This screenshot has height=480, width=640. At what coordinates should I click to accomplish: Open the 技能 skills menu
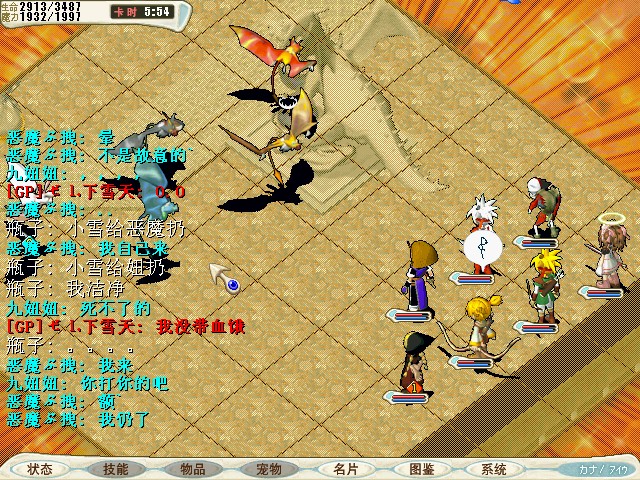click(x=116, y=469)
